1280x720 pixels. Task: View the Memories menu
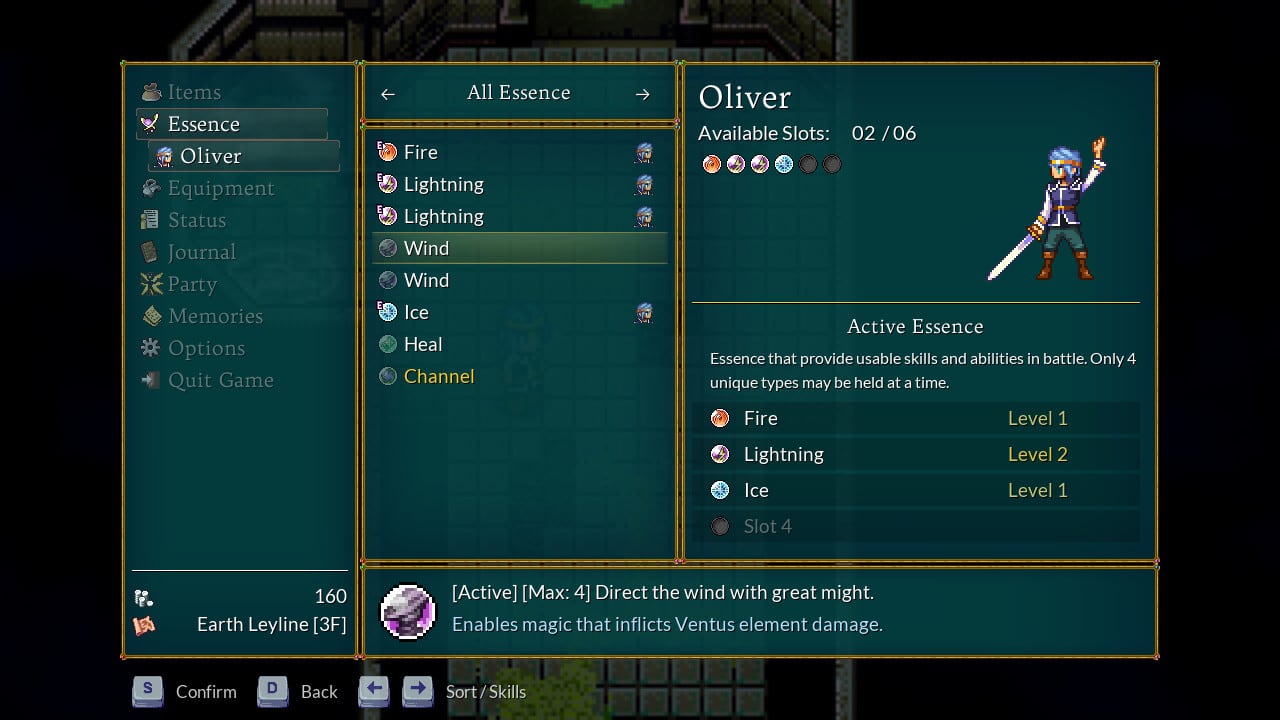pyautogui.click(x=215, y=316)
